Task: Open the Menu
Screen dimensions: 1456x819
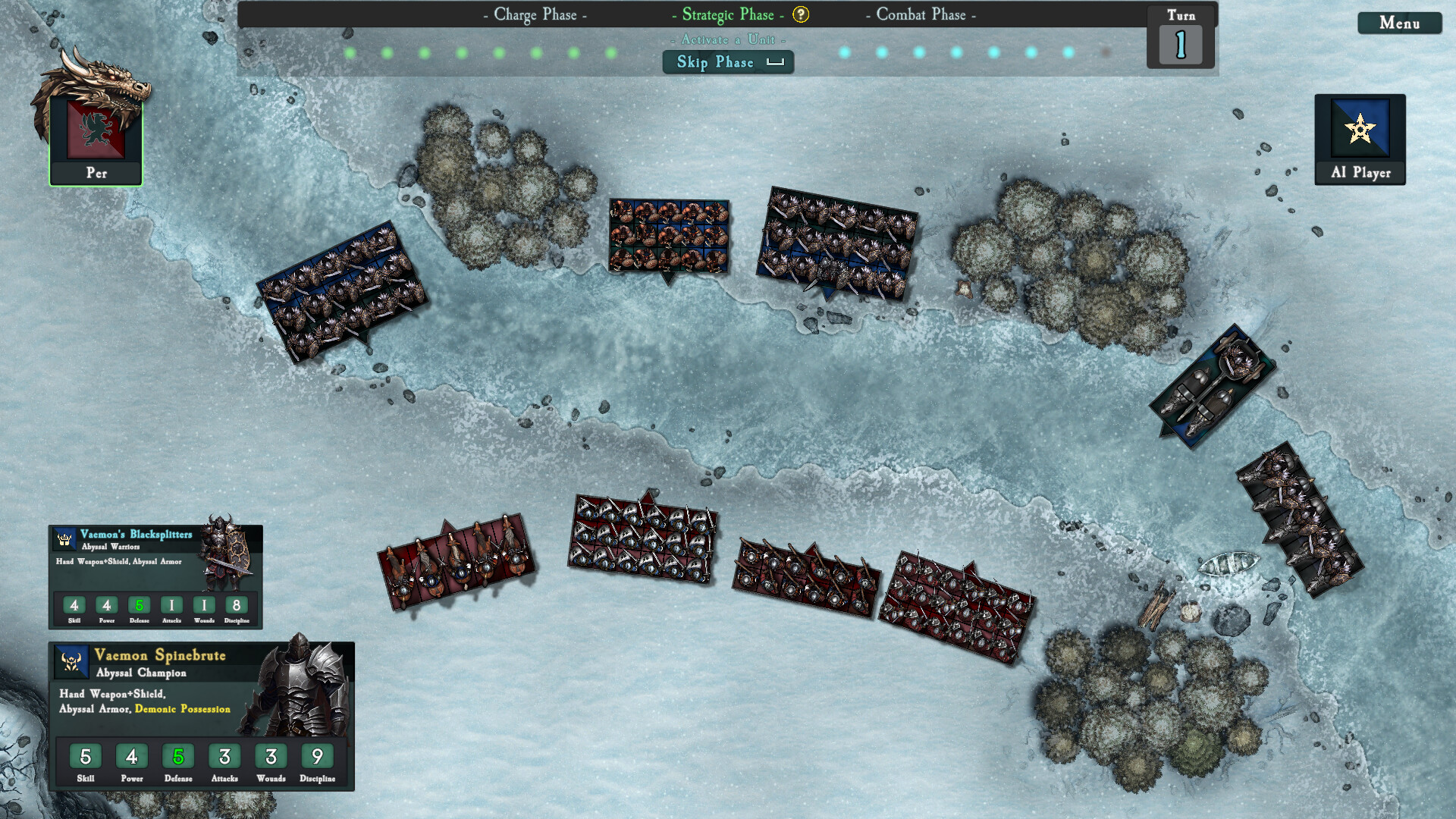Action: click(1399, 23)
